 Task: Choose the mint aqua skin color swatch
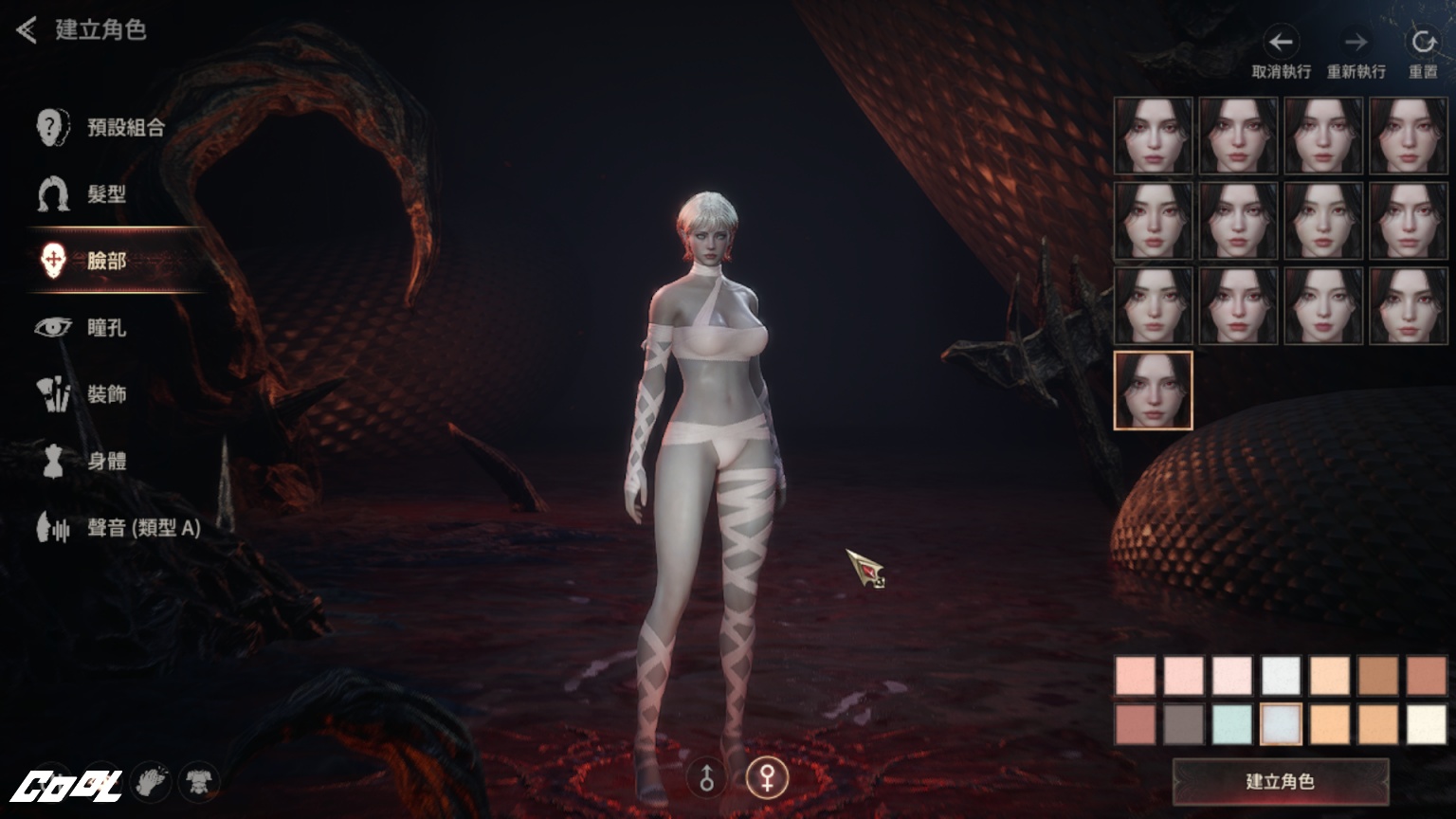1232,724
